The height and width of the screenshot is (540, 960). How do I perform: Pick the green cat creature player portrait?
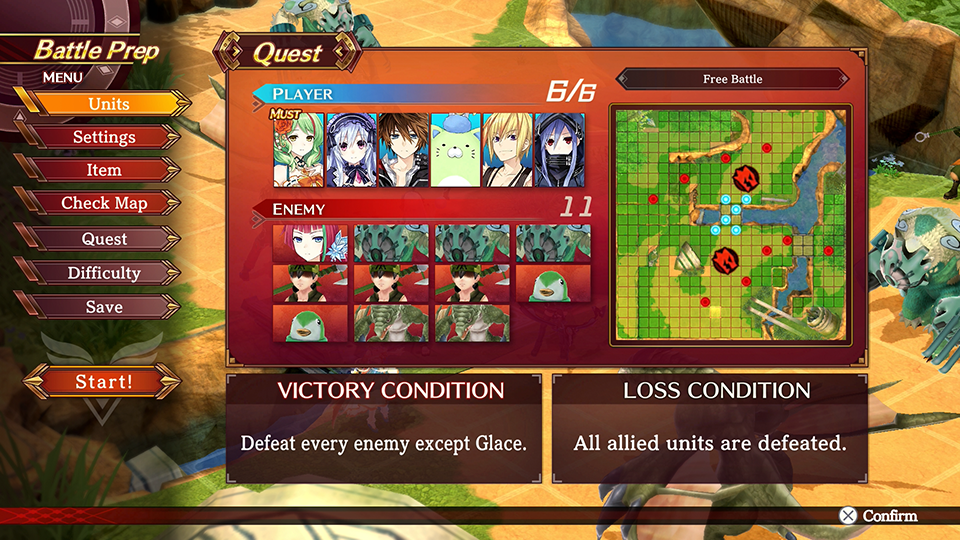coord(455,149)
